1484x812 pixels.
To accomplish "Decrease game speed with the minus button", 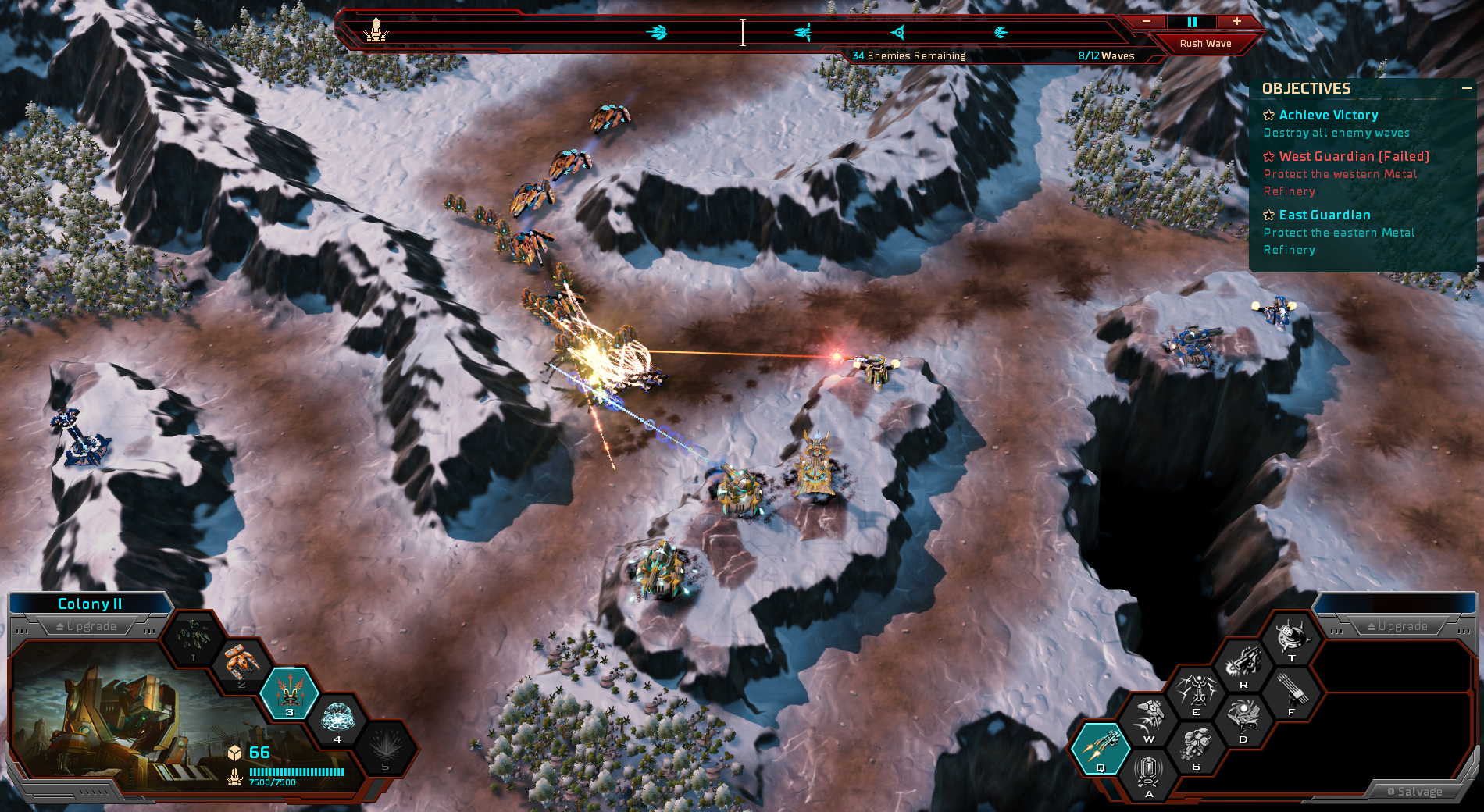I will [1147, 22].
